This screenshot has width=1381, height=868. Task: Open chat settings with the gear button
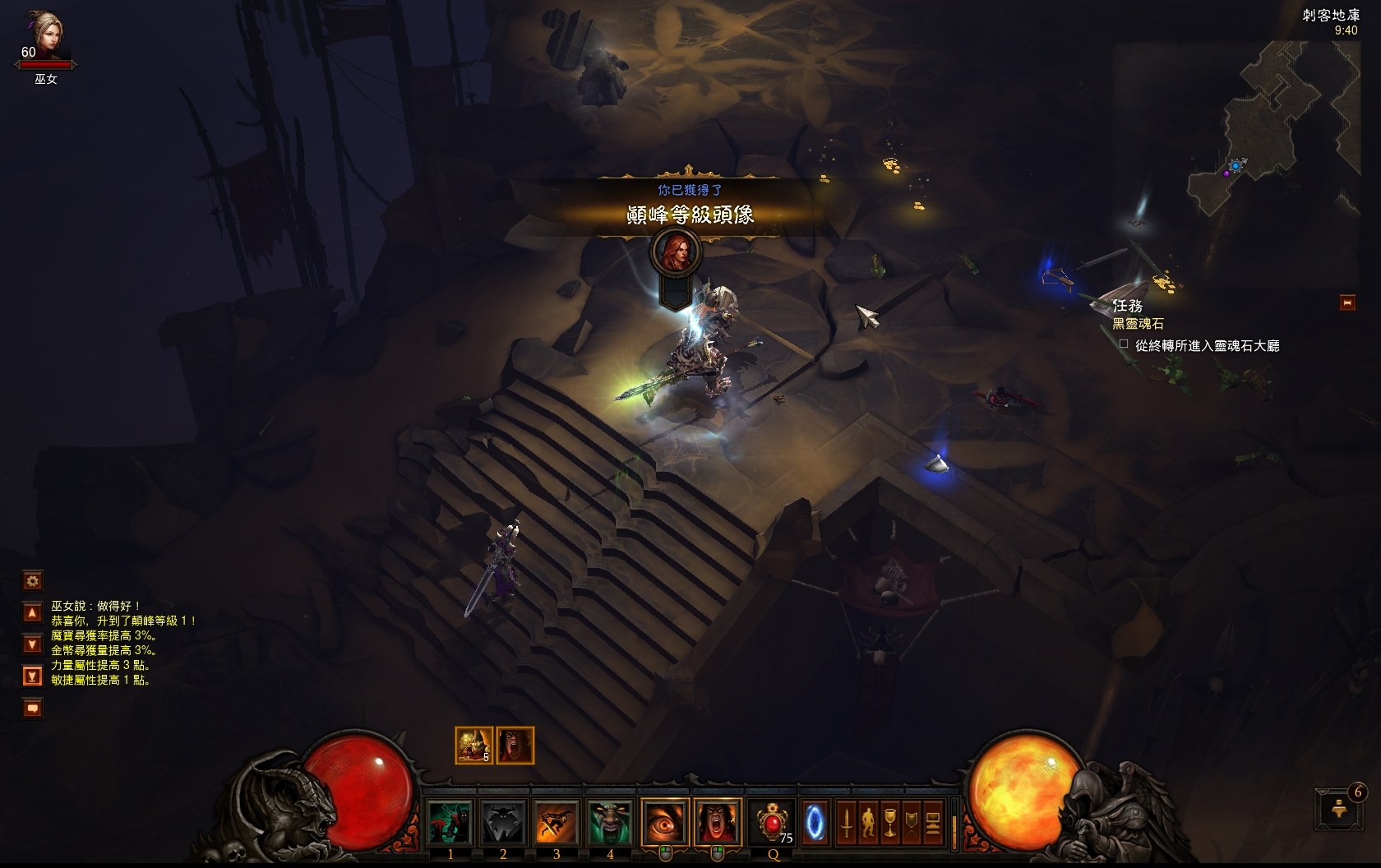[x=32, y=581]
